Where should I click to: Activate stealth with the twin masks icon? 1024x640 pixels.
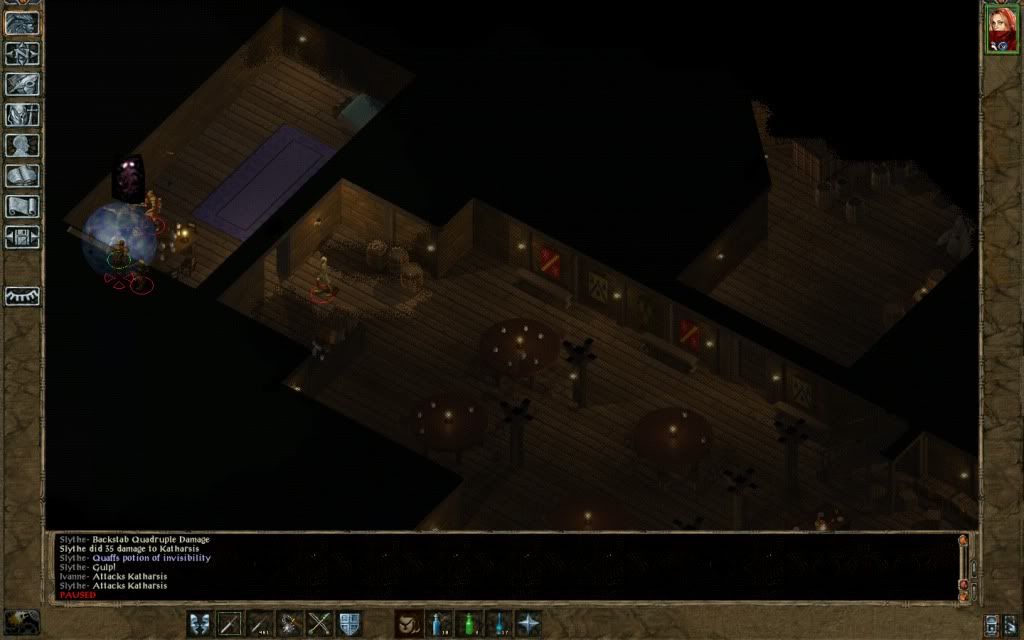pyautogui.click(x=200, y=624)
